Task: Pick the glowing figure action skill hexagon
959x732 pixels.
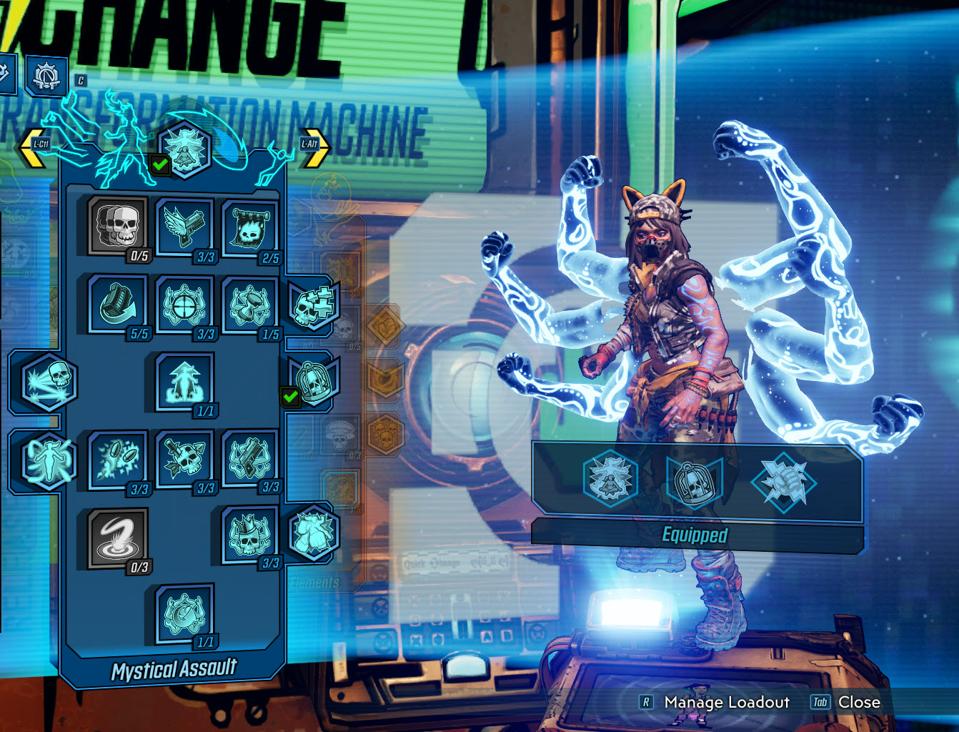Action: 48,458
